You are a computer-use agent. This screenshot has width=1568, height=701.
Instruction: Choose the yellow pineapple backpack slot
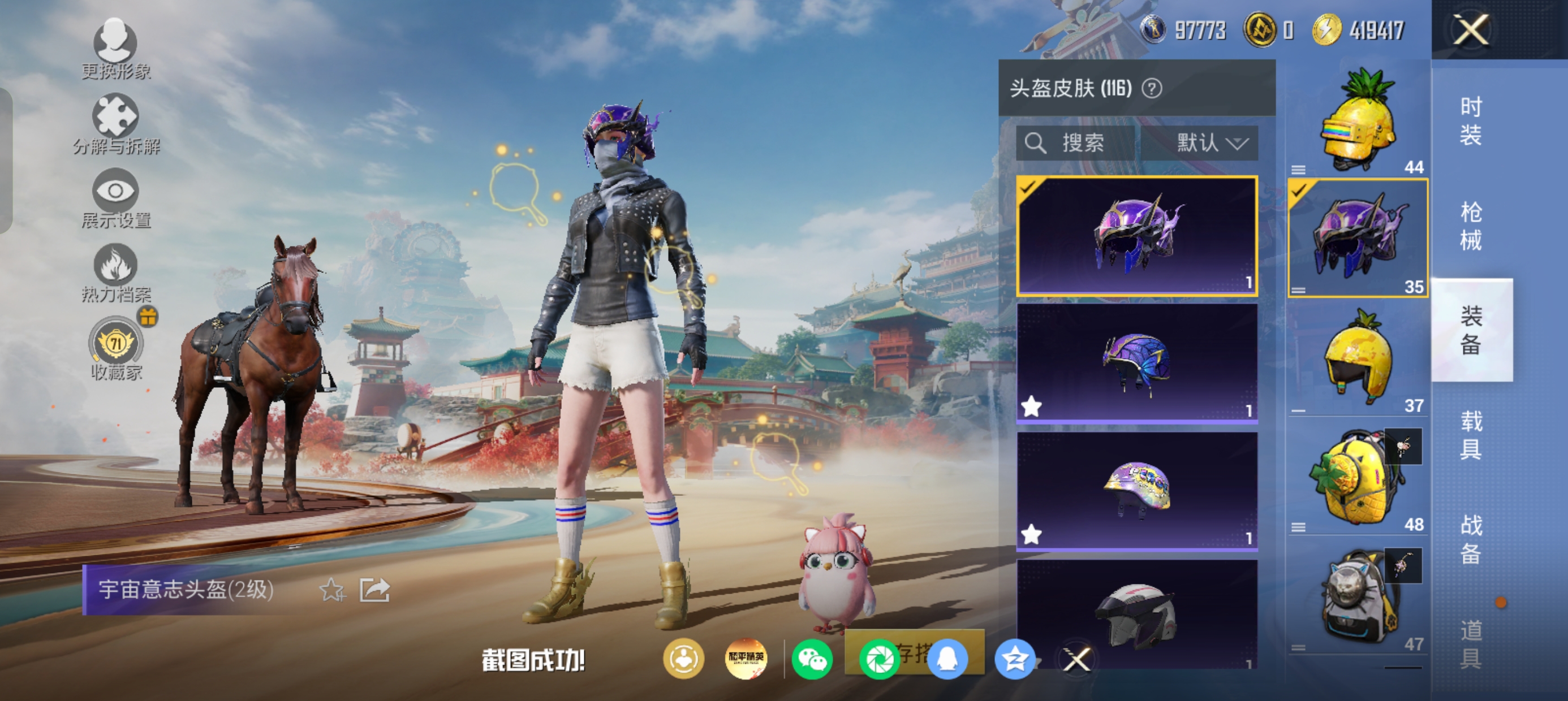[1358, 478]
